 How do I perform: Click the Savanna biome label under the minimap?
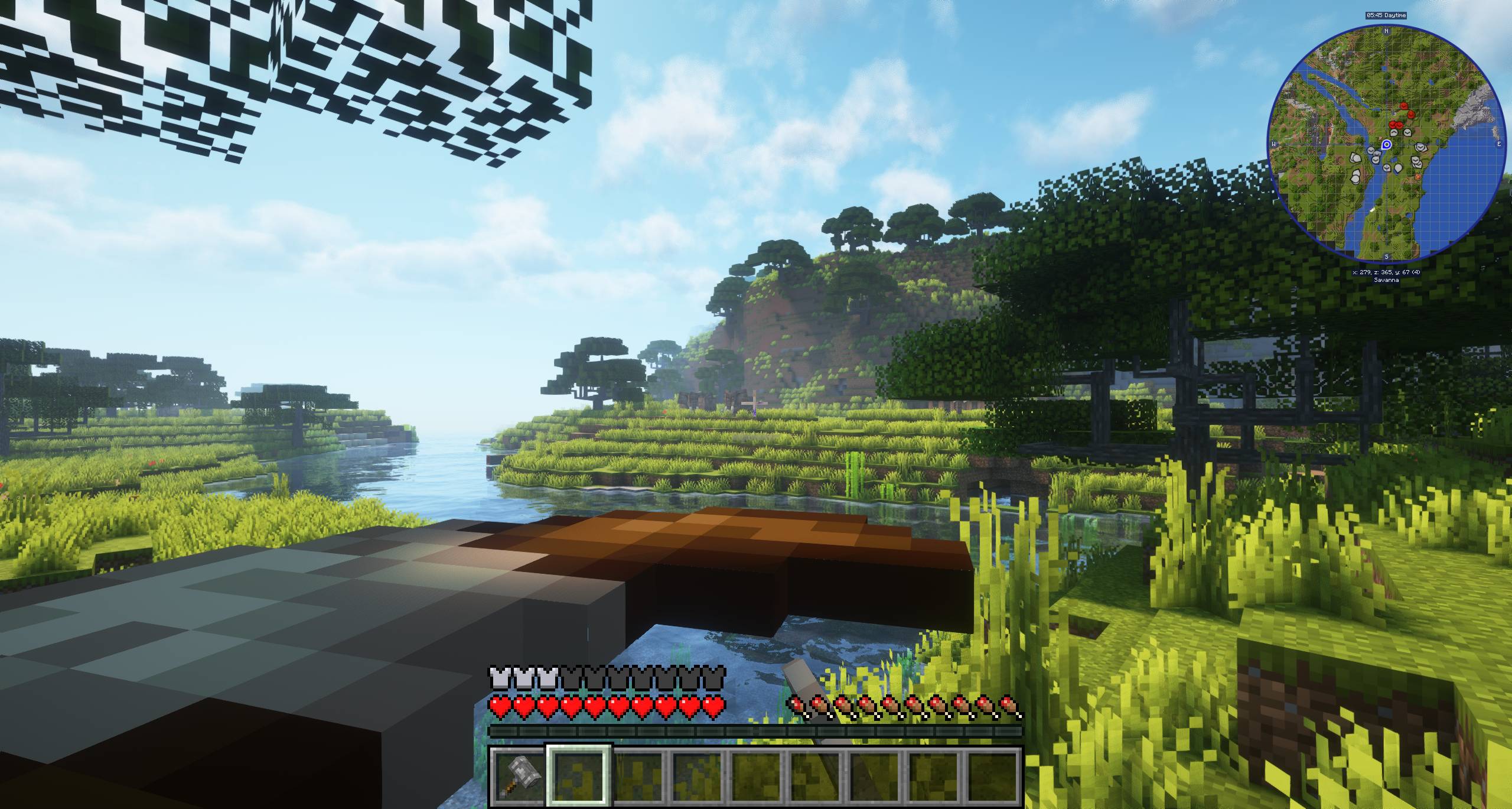click(x=1386, y=280)
